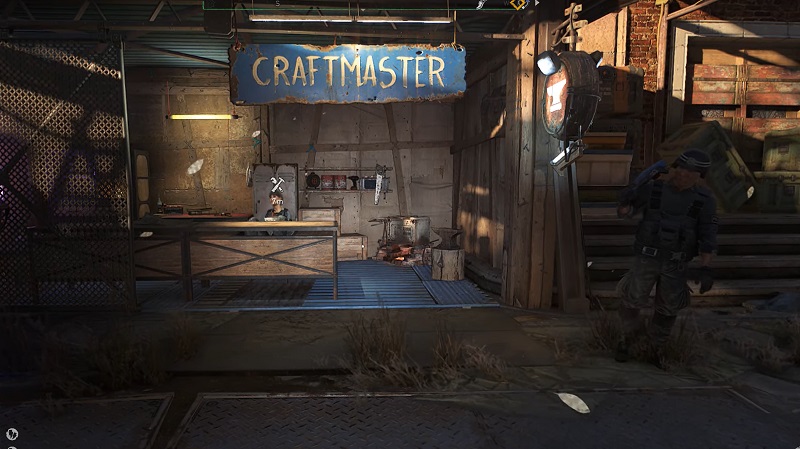Viewport: 800px width, 449px height.
Task: Click the compass strip at the top
Action: click(x=369, y=4)
